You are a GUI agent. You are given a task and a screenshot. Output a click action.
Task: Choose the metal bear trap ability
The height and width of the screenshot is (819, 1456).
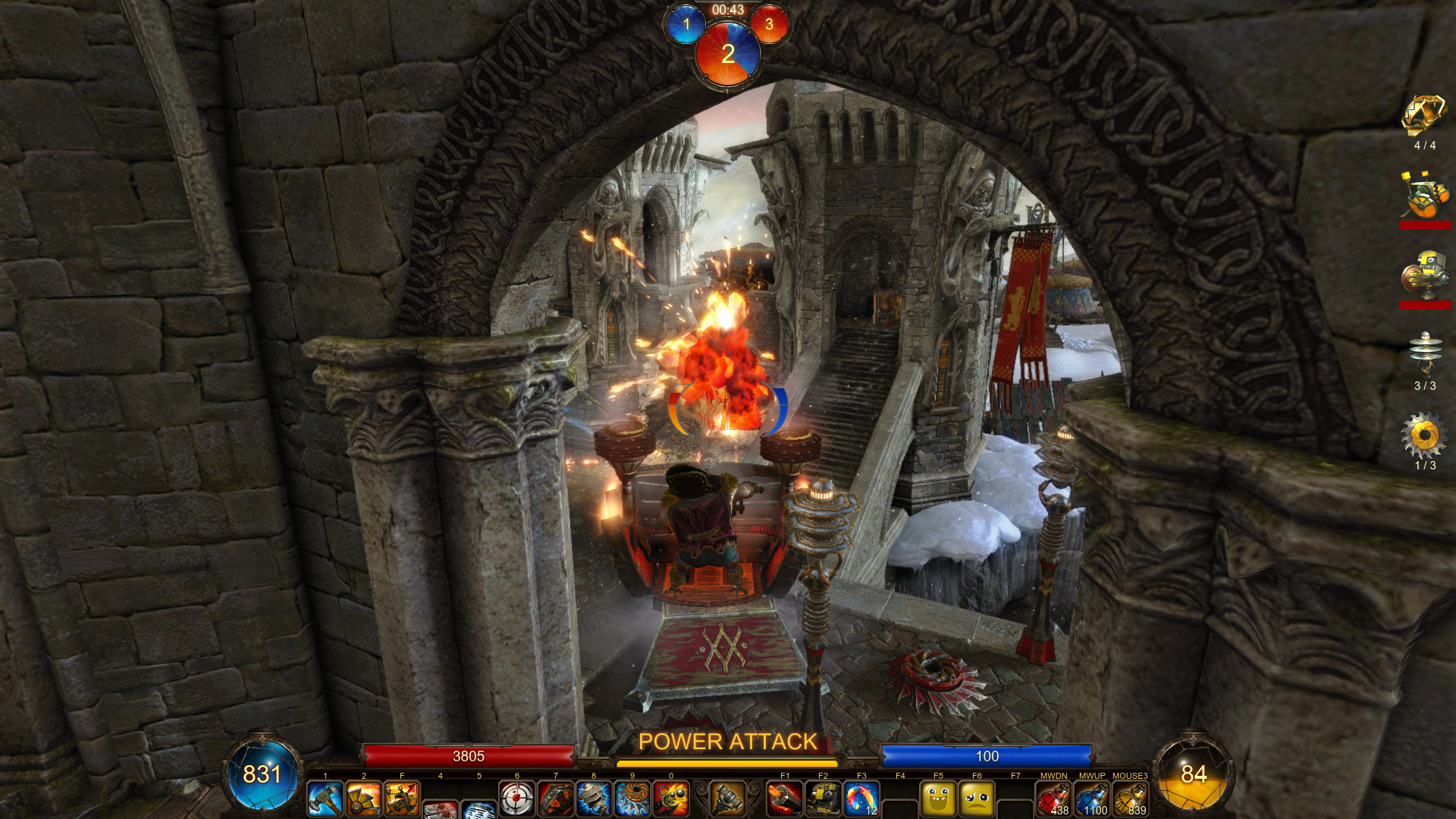(556, 799)
